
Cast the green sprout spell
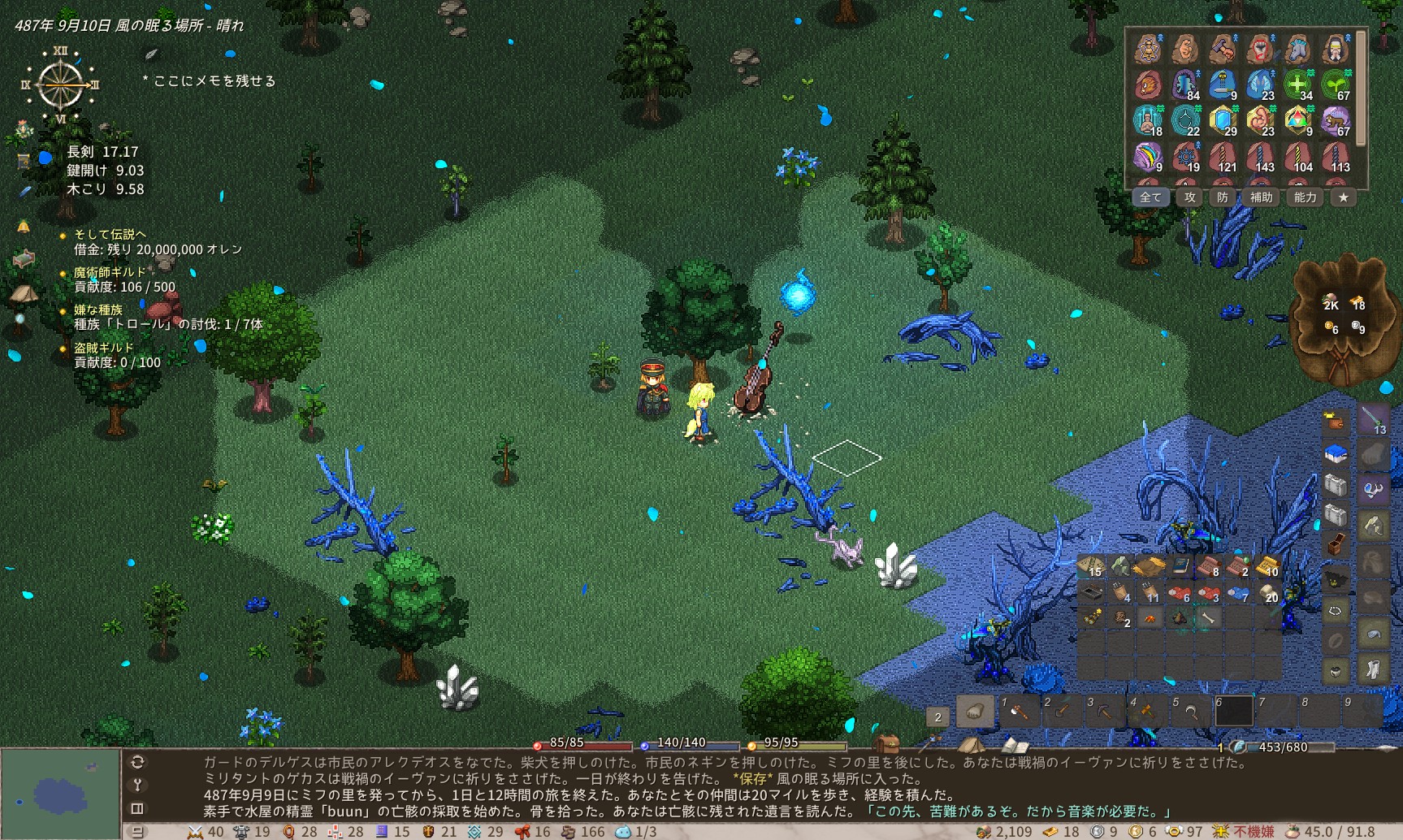tap(1335, 84)
